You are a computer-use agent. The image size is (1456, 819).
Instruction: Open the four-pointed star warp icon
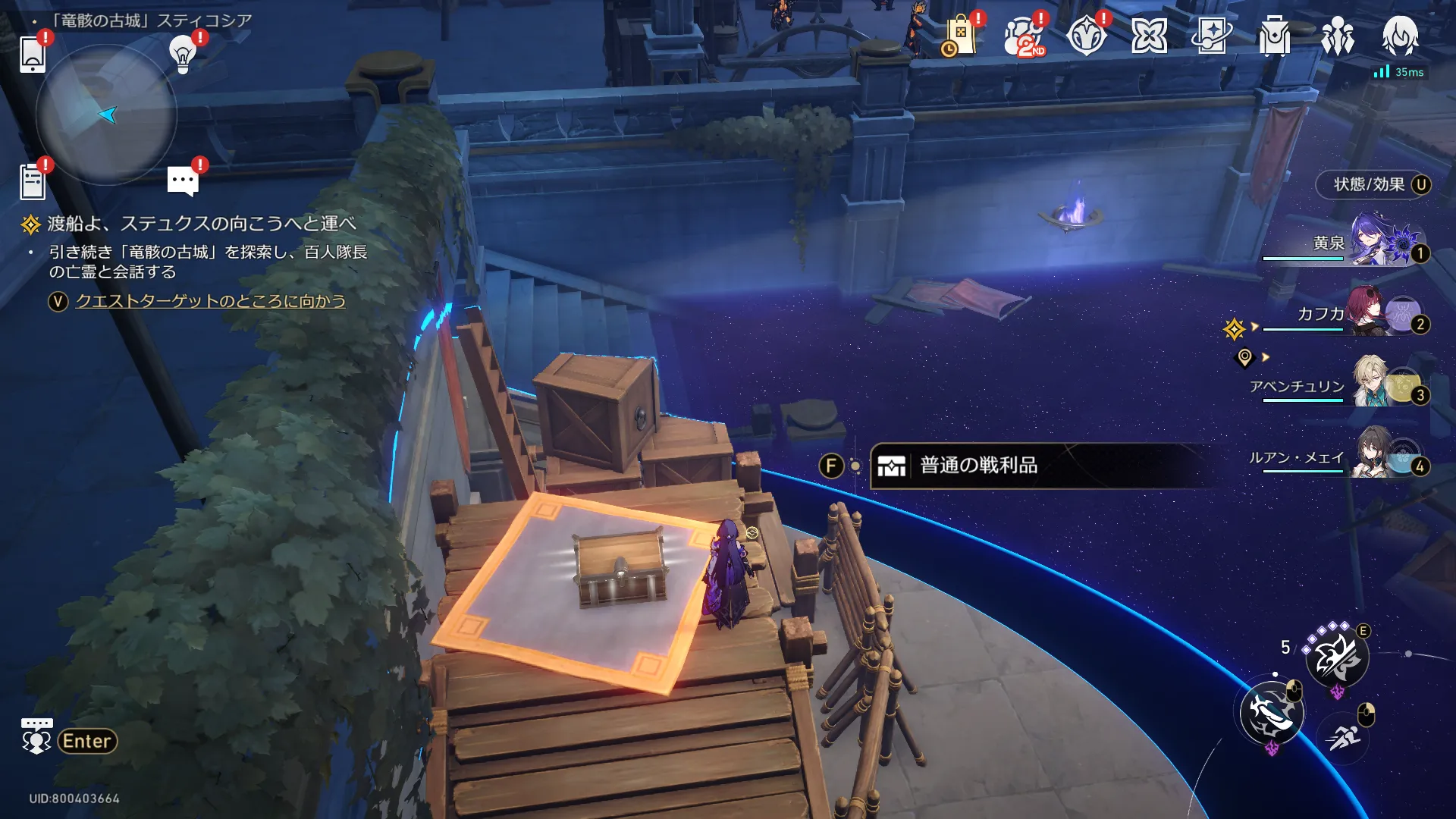pos(1149,36)
